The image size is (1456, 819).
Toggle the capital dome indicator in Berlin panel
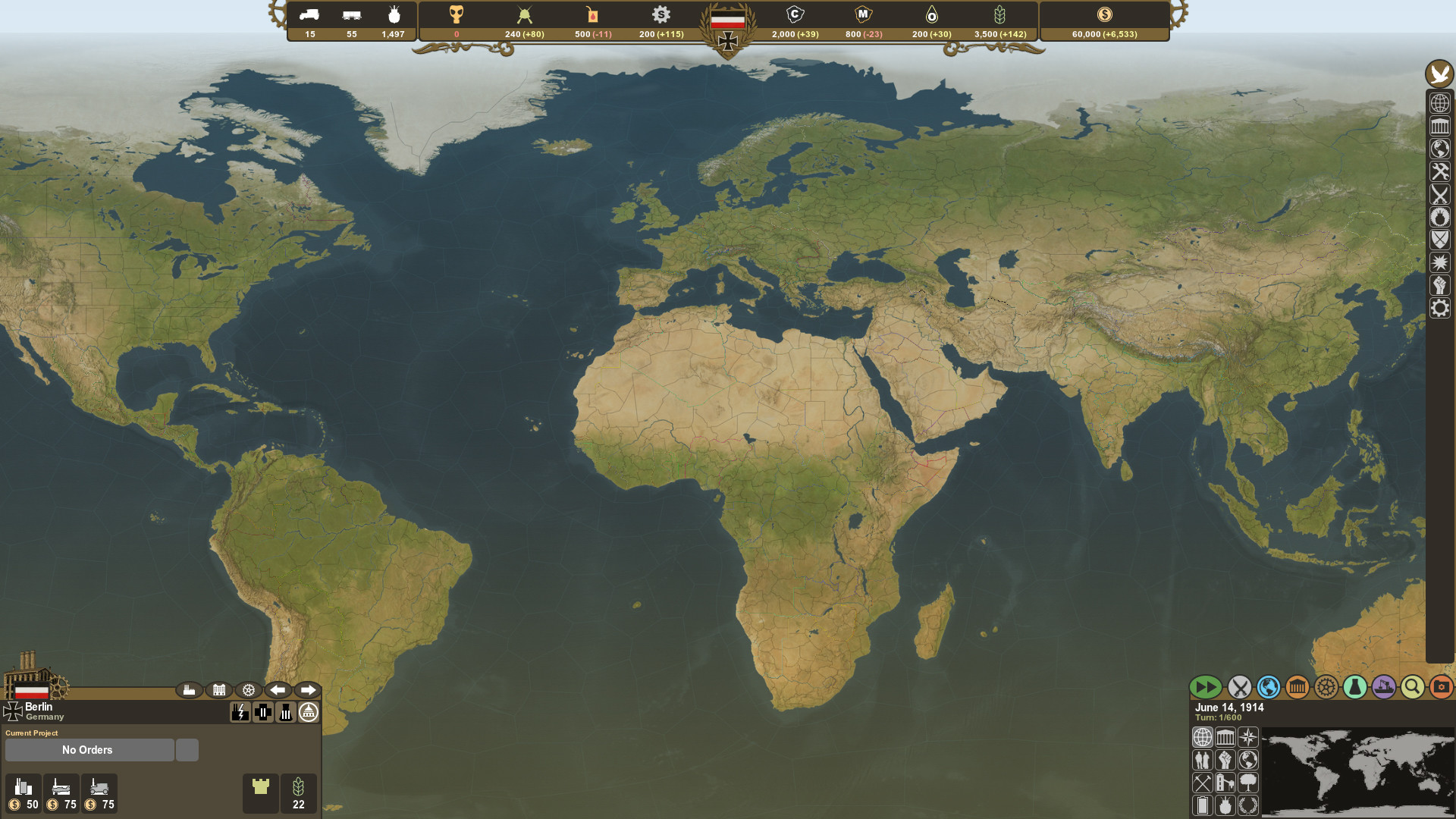(x=309, y=713)
